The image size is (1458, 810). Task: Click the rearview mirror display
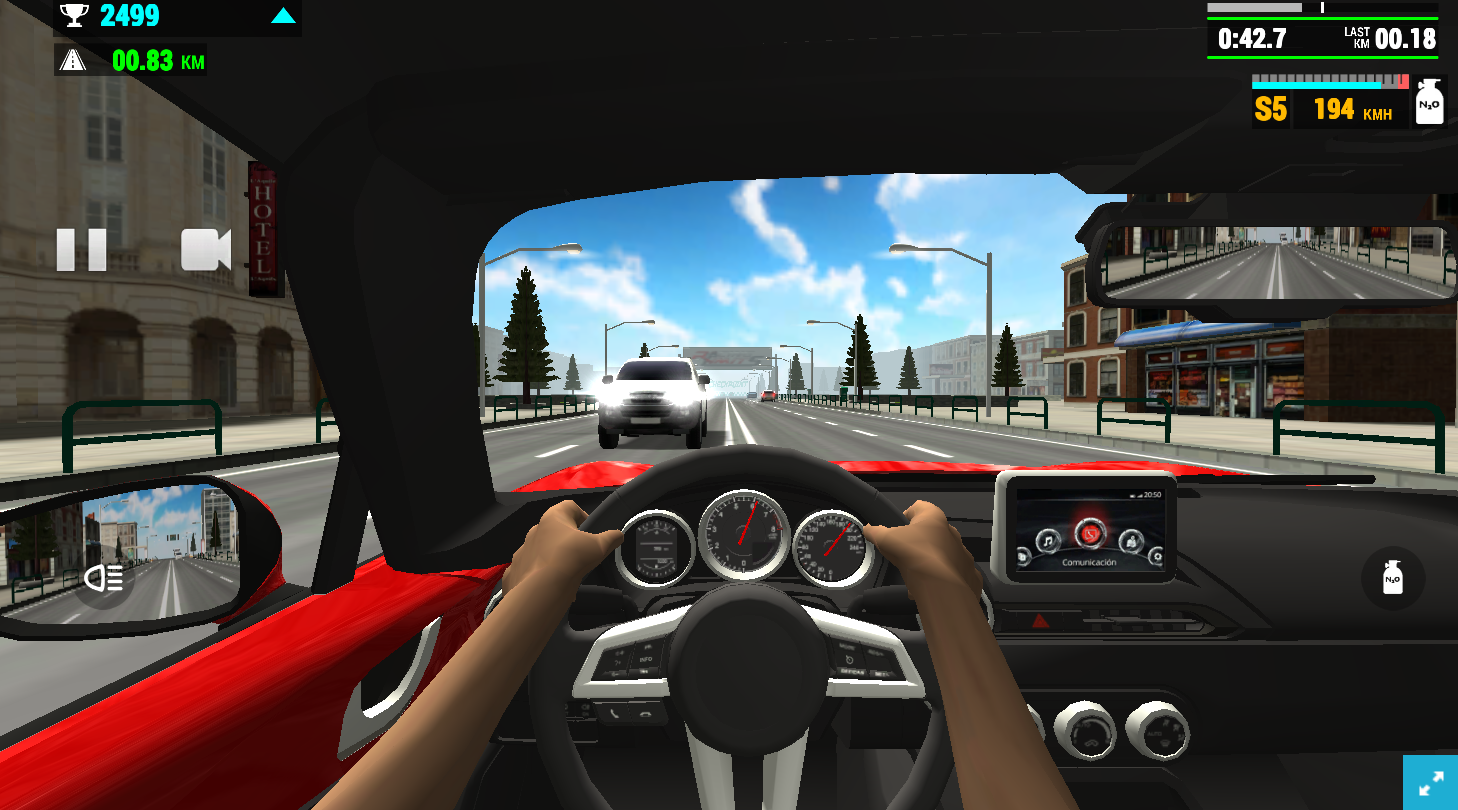point(1276,262)
